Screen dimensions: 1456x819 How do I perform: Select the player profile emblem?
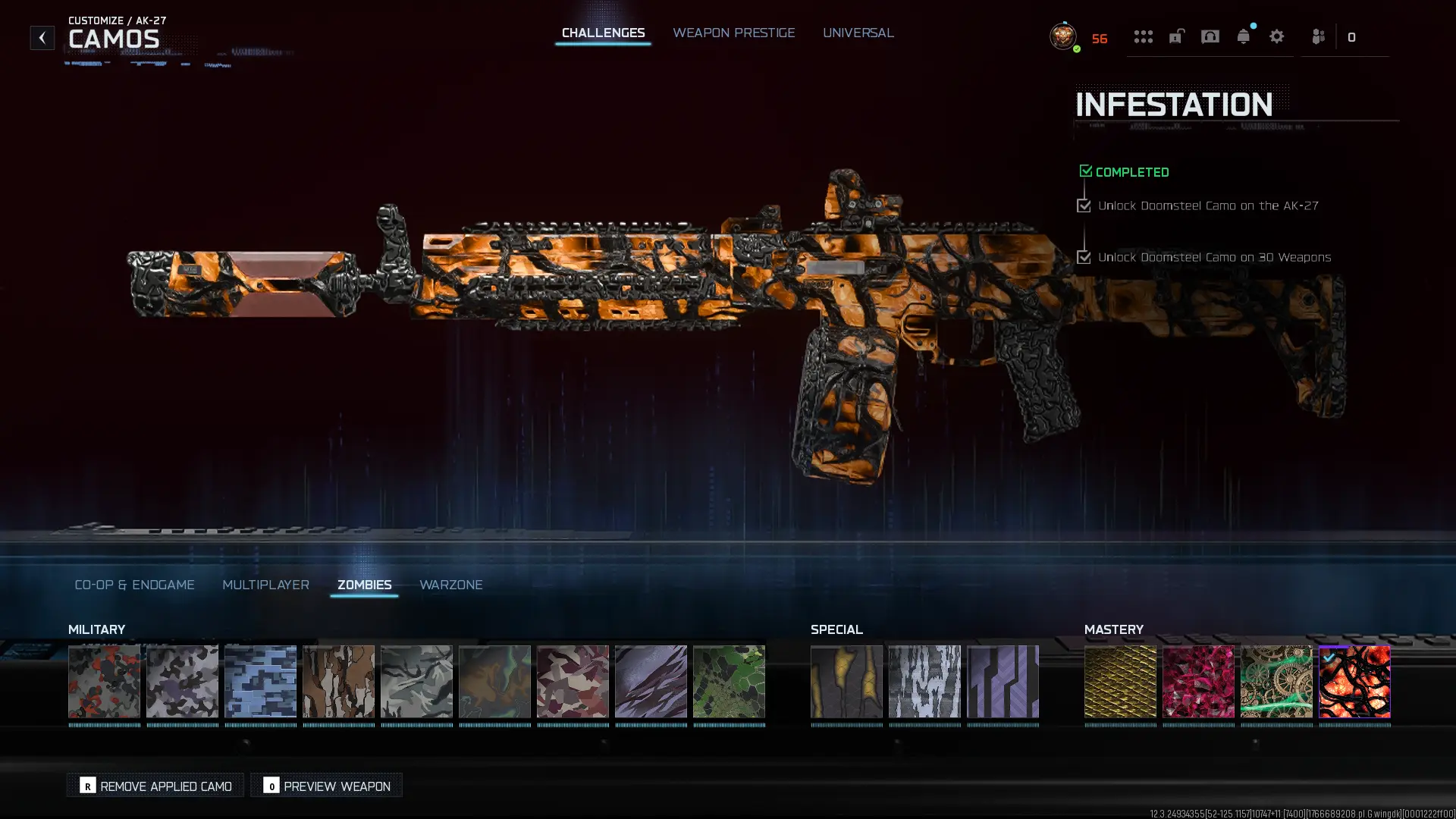[1063, 37]
